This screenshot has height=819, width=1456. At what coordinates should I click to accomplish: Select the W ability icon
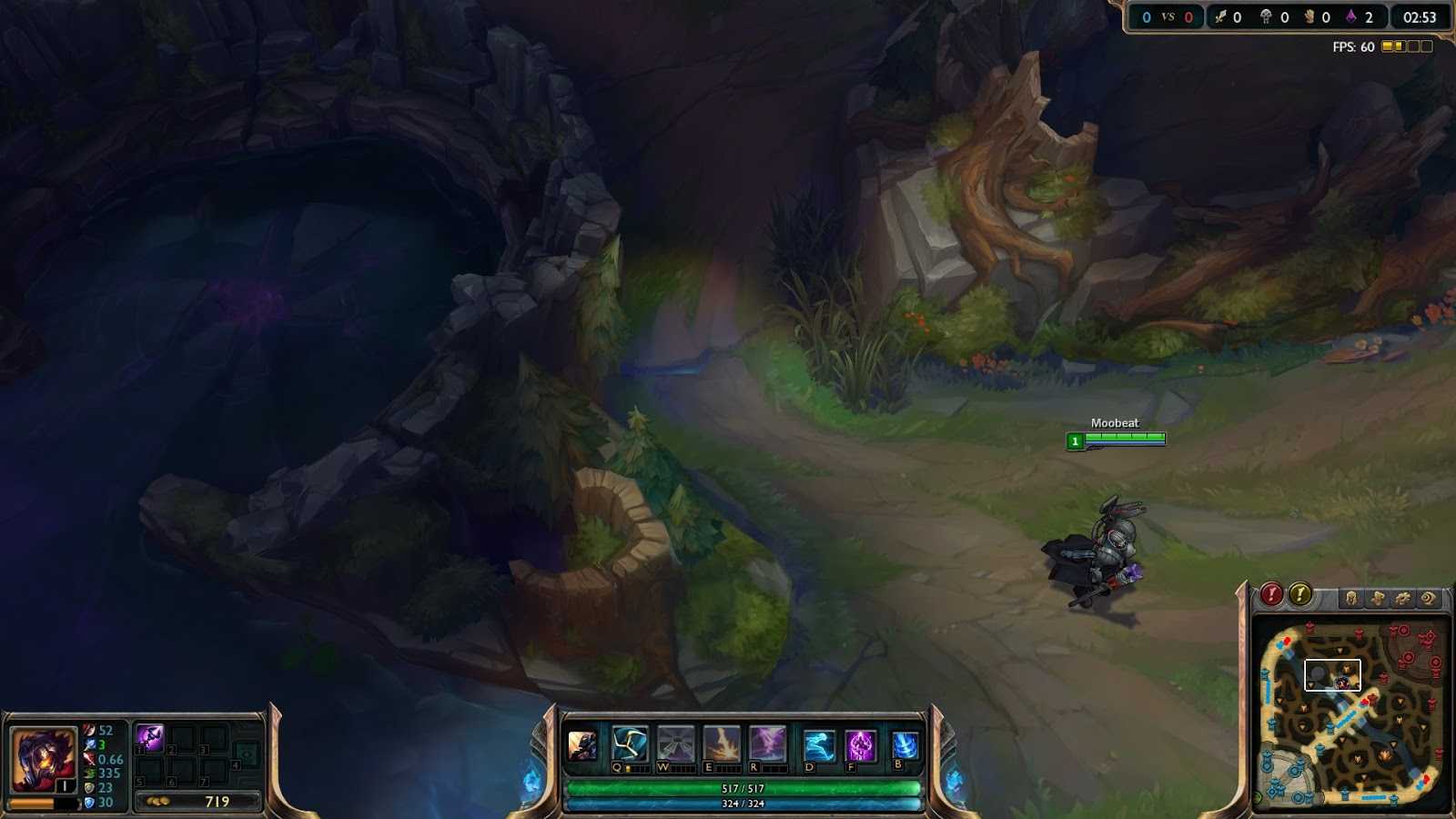[673, 744]
